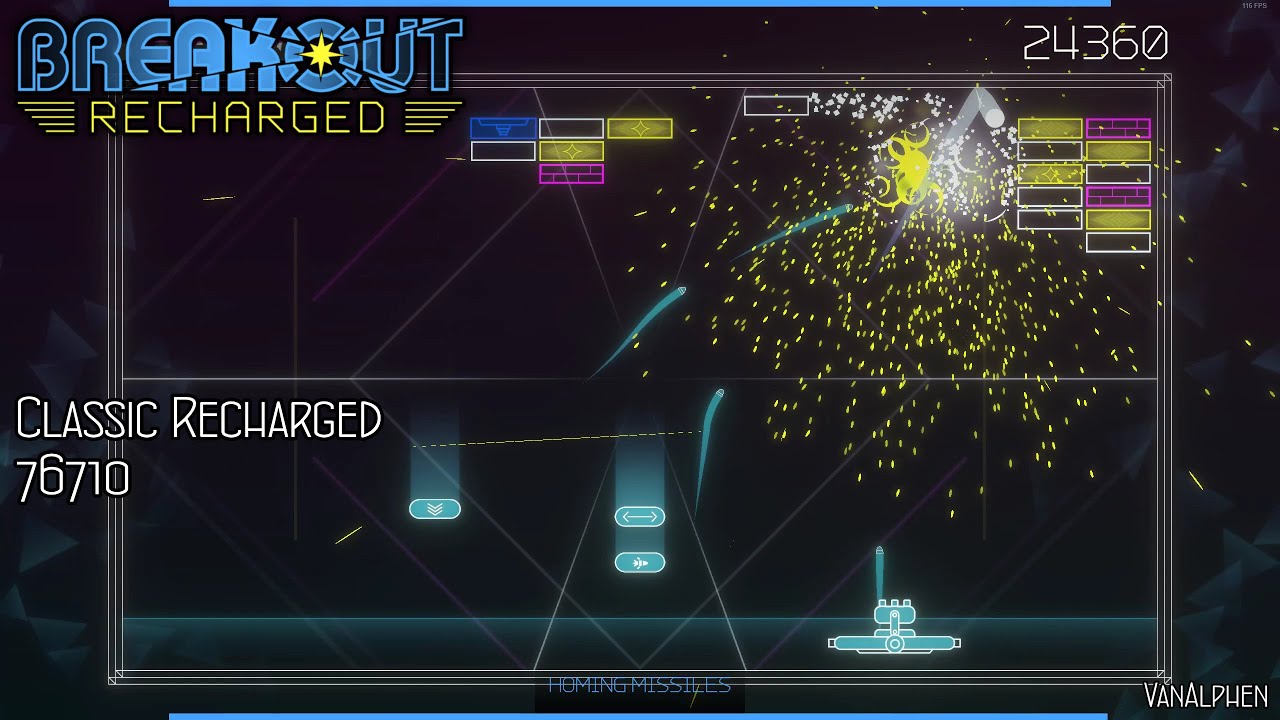Hit the yellow star brick on the right cluster

pyautogui.click(x=1051, y=174)
